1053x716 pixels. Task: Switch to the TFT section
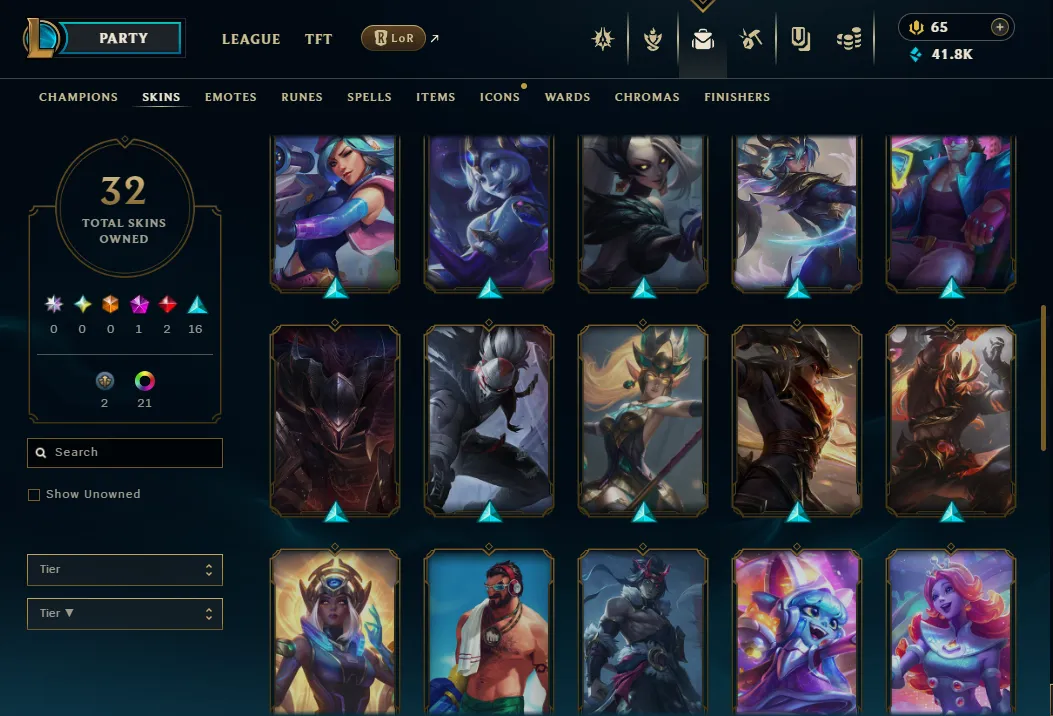(318, 39)
